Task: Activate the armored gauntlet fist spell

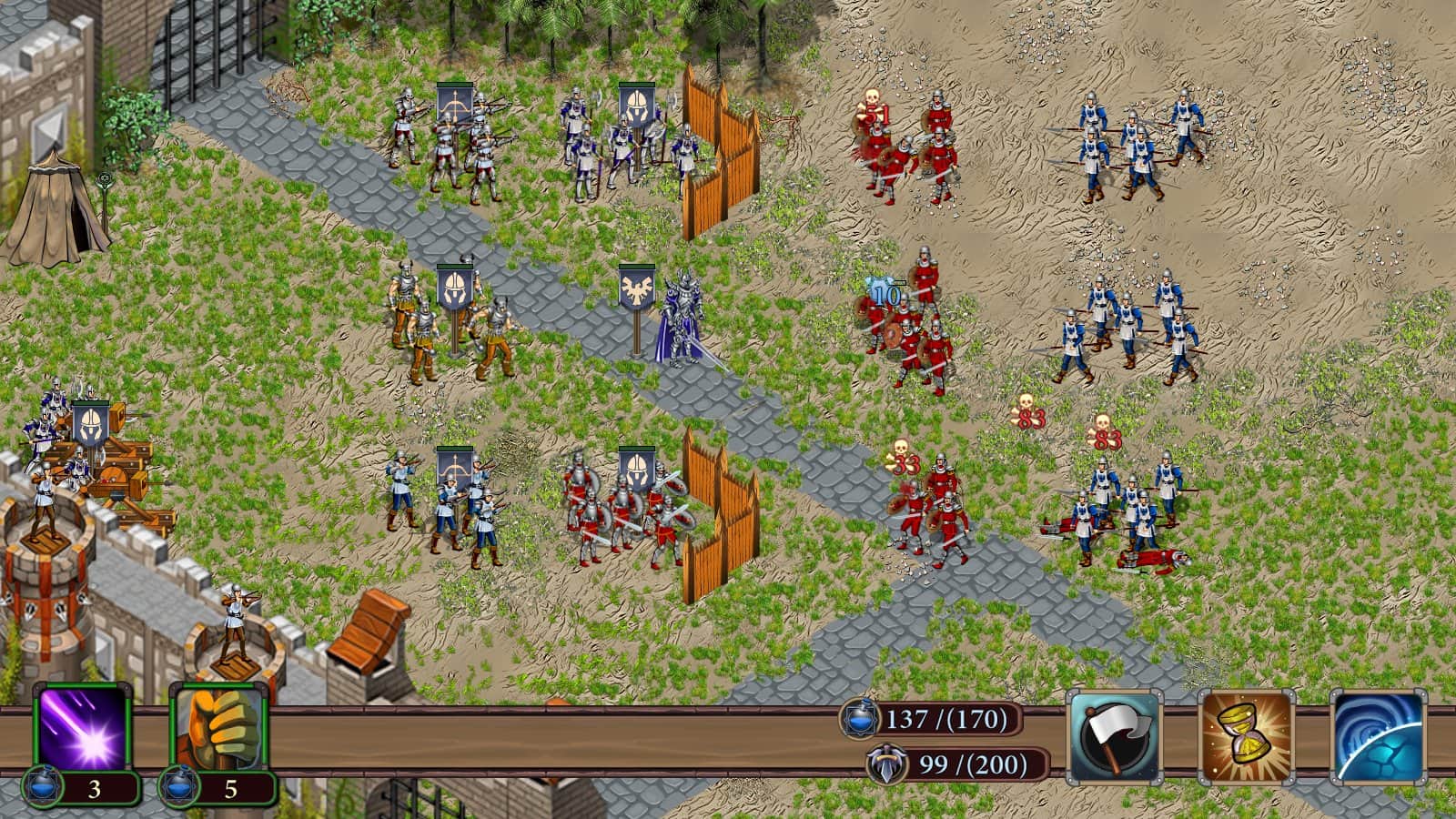Action: tap(218, 728)
